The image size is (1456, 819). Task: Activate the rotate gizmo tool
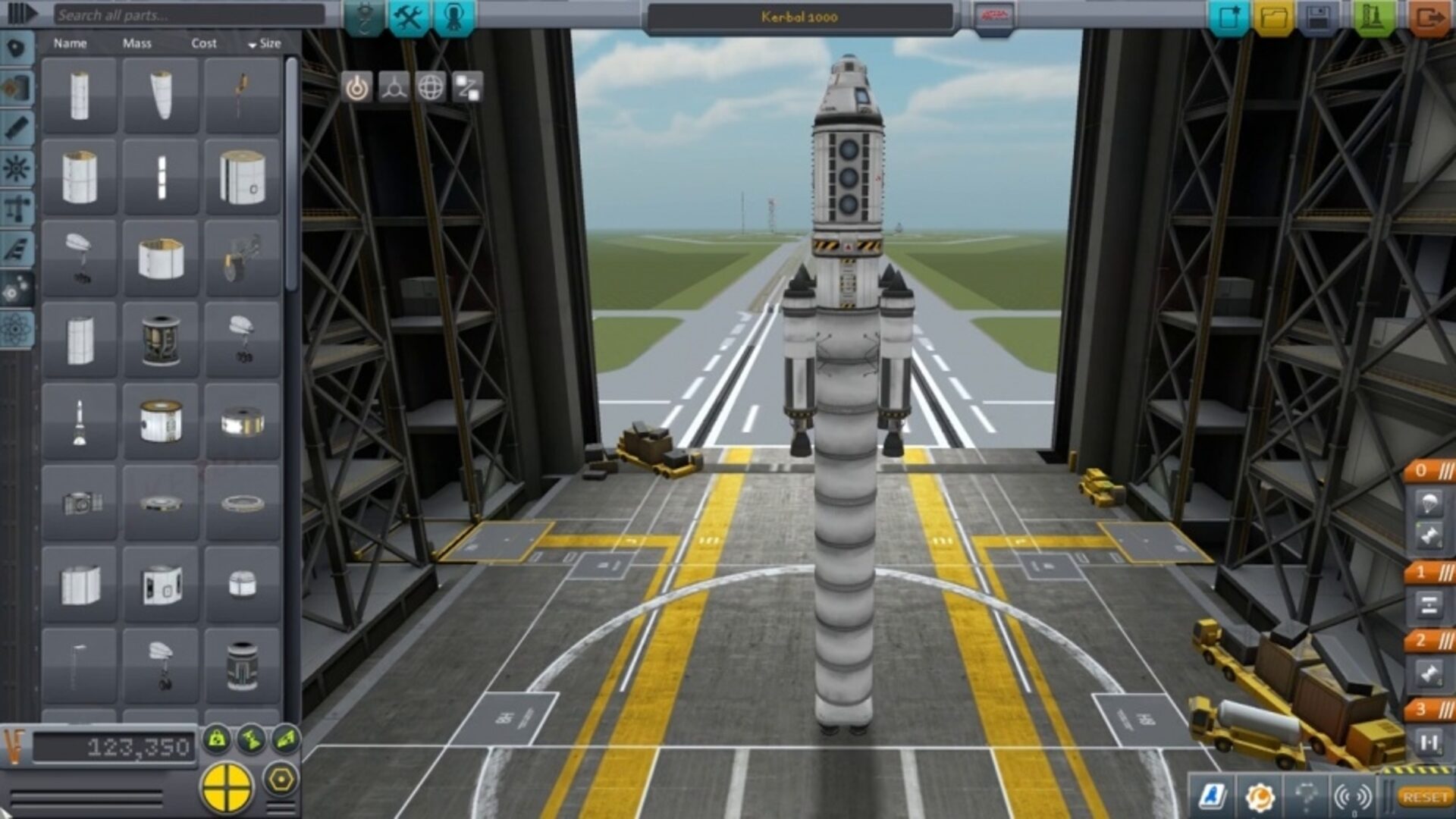click(431, 88)
